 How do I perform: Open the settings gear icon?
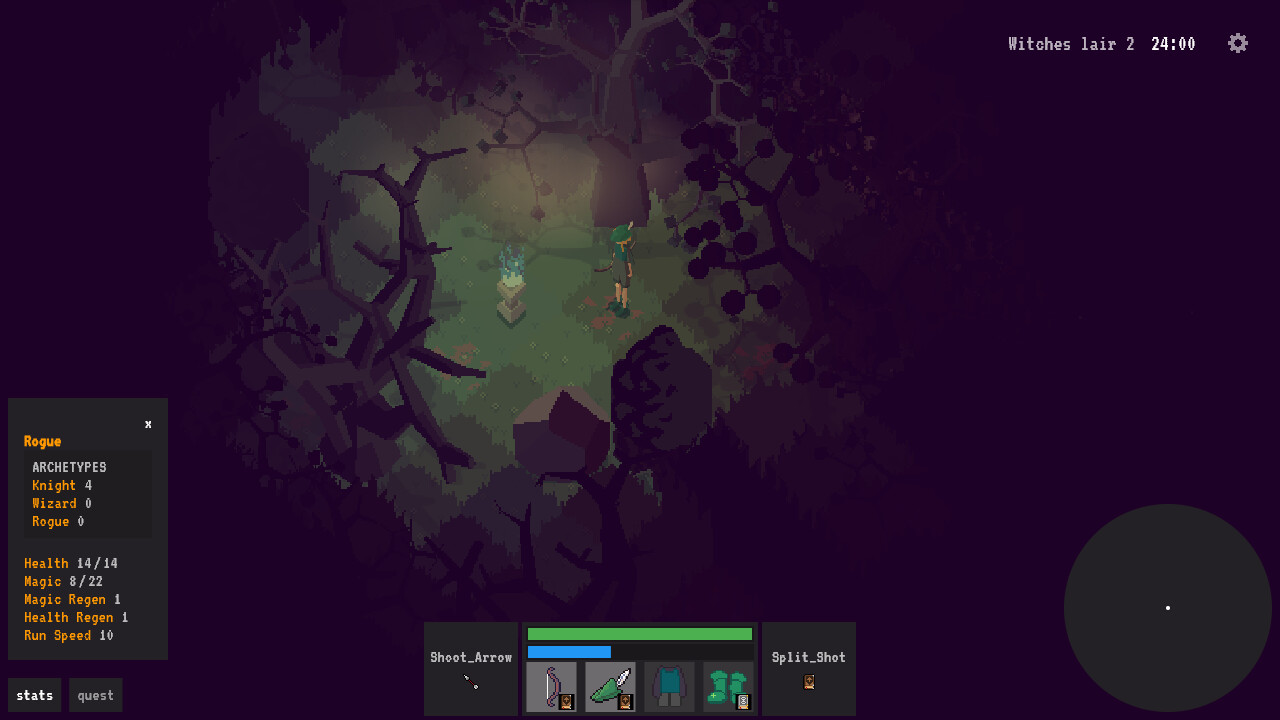[x=1238, y=43]
